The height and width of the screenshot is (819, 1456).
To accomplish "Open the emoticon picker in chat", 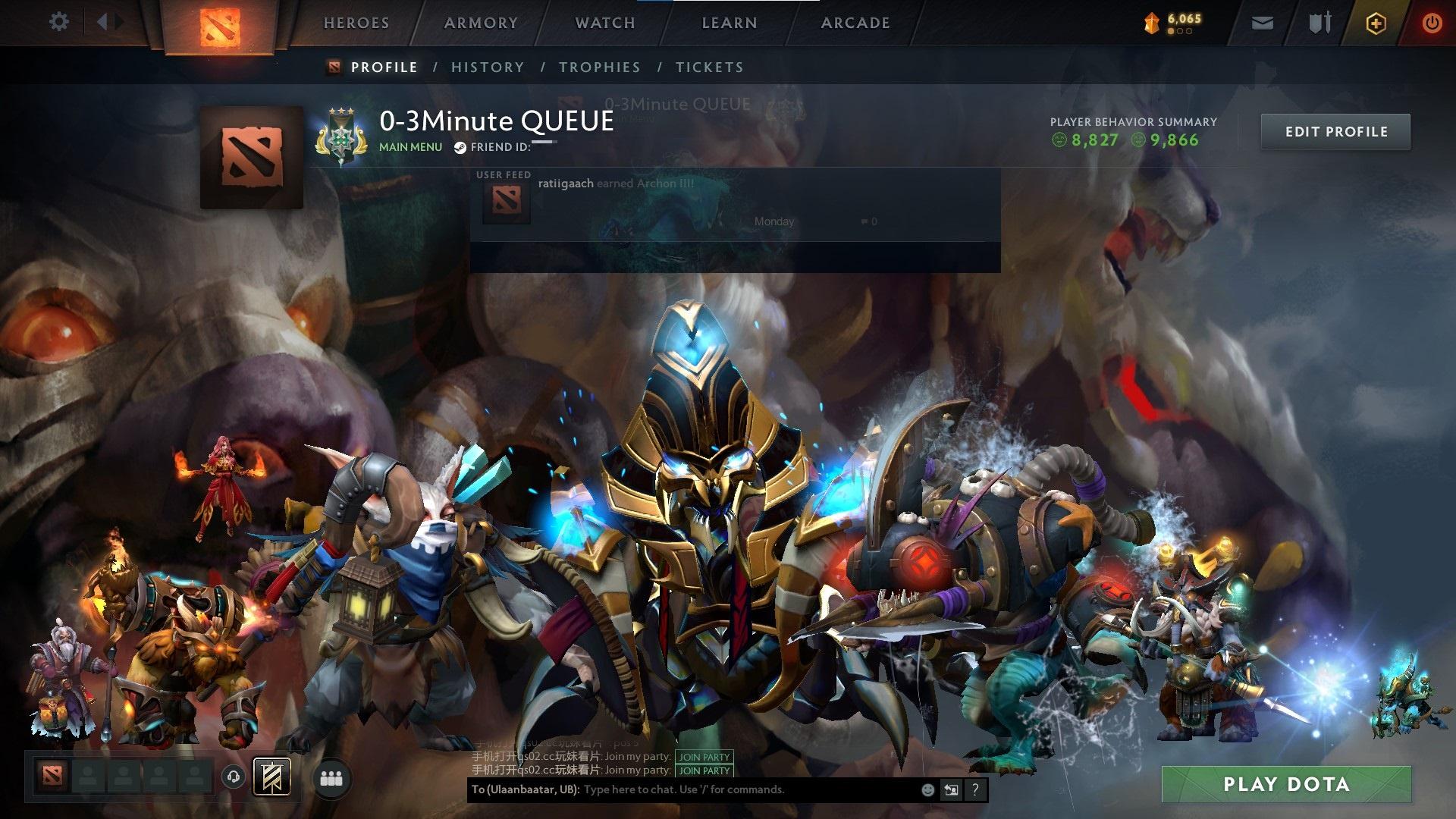I will 927,789.
